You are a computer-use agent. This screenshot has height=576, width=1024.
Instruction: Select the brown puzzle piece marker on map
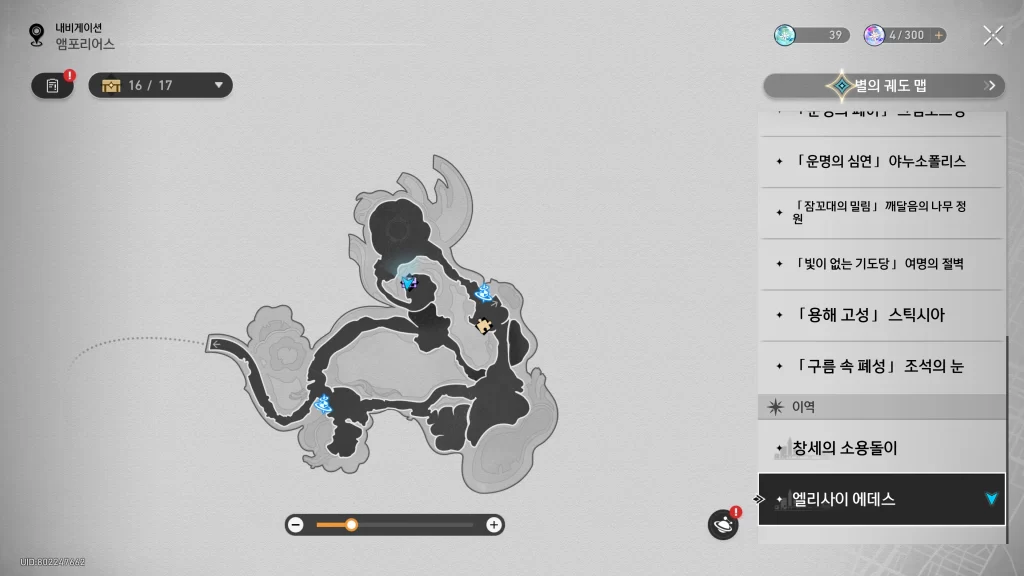pyautogui.click(x=484, y=324)
